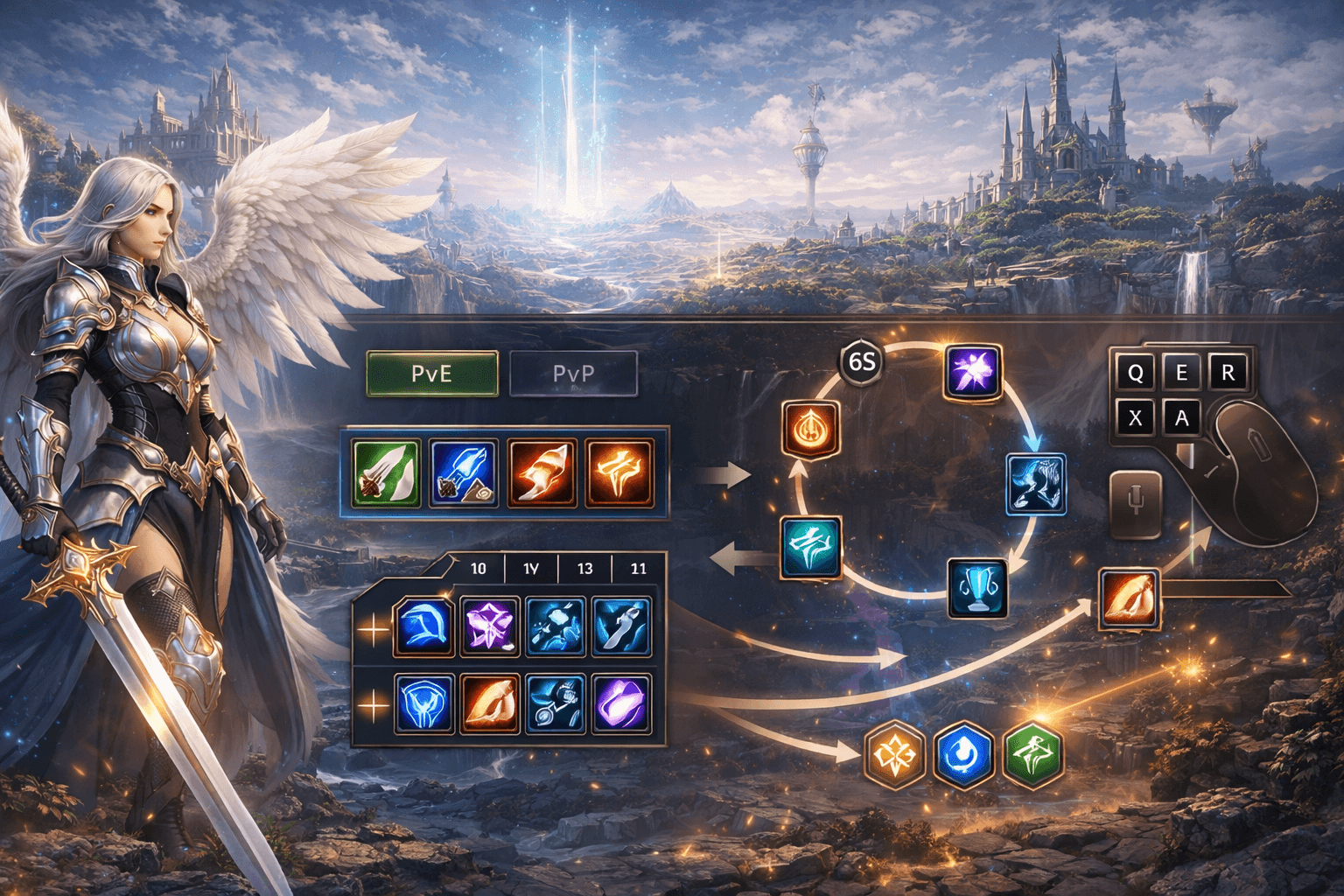Viewport: 1344px width, 896px height.
Task: Select the purple gem skill icon
Action: pyautogui.click(x=621, y=703)
